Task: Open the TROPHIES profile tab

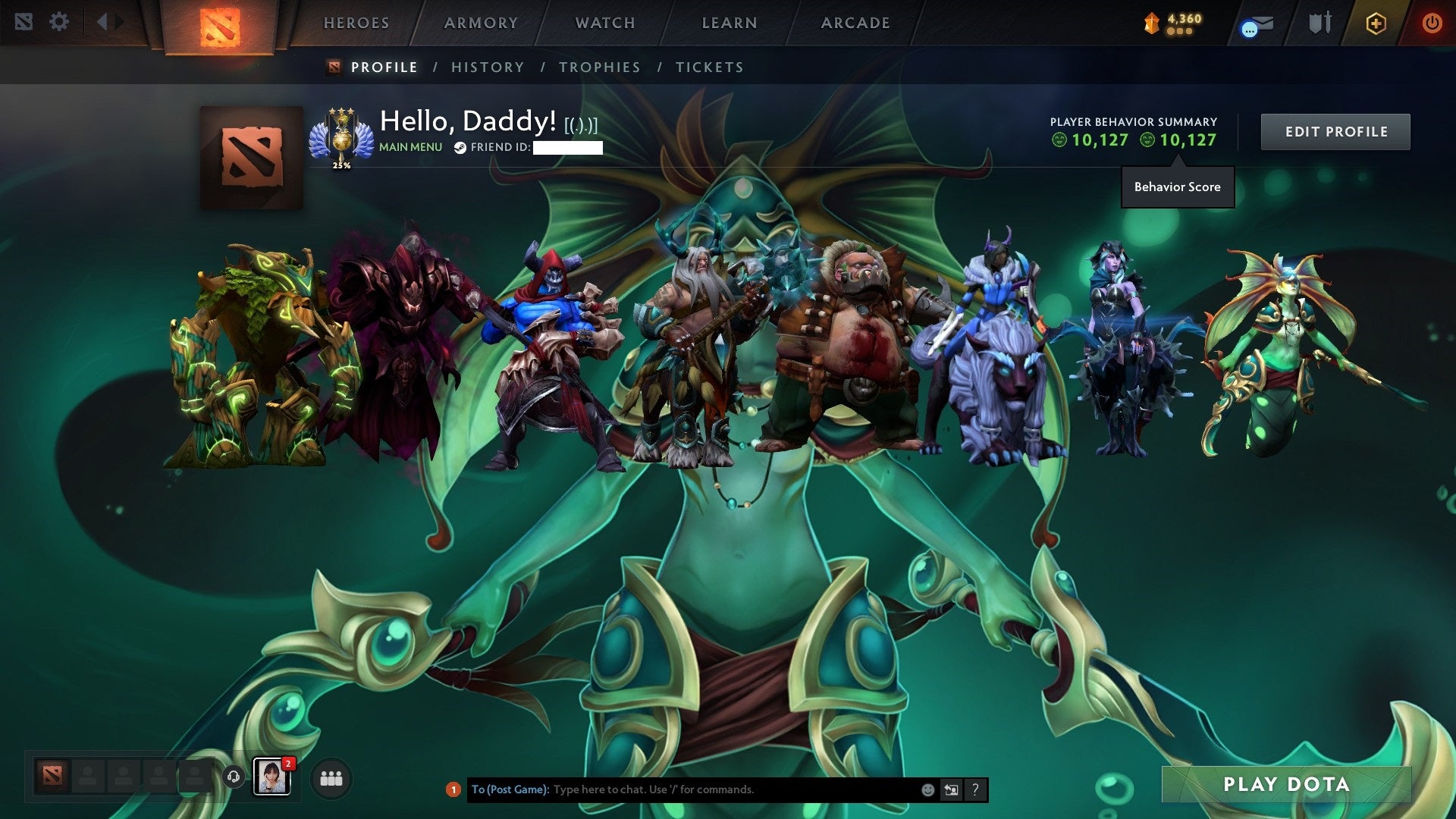Action: point(600,67)
